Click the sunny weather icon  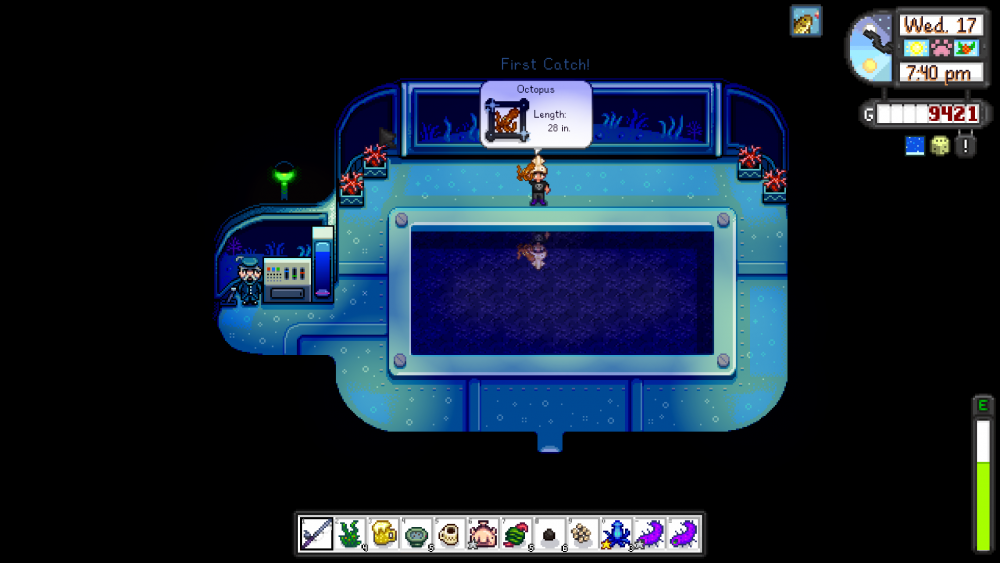(915, 48)
